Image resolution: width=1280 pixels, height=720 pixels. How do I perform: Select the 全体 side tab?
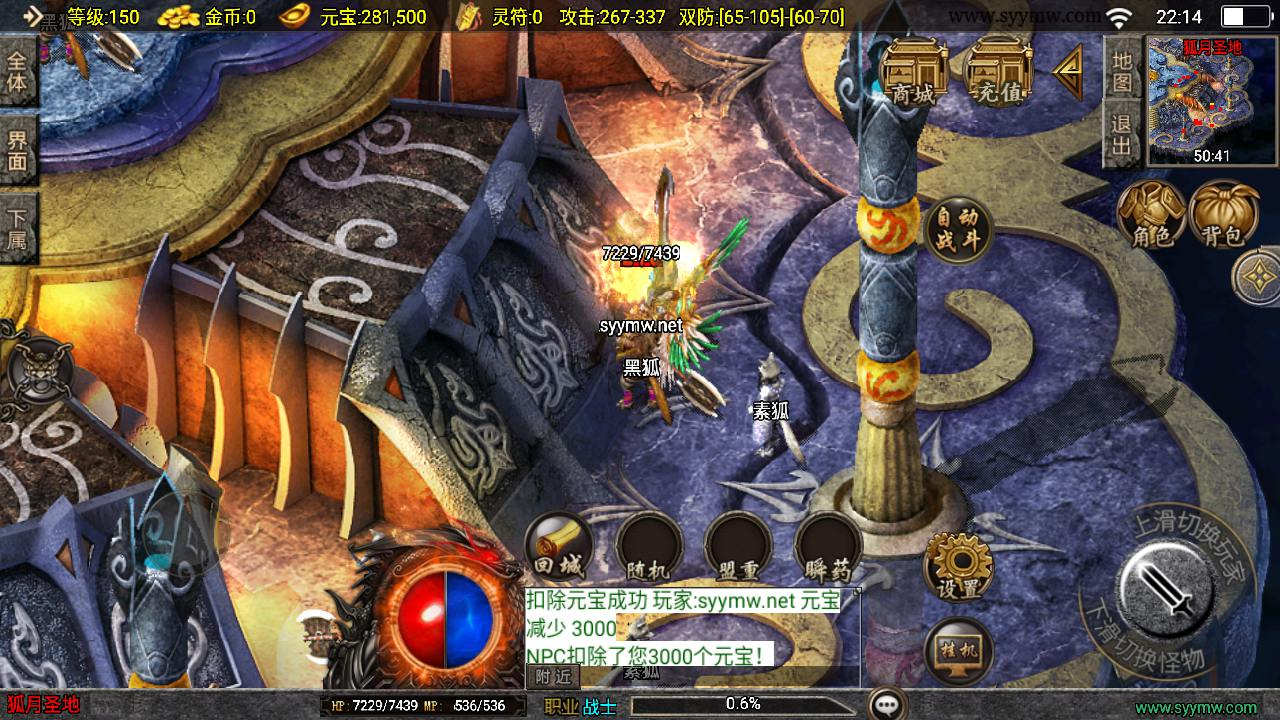point(18,71)
